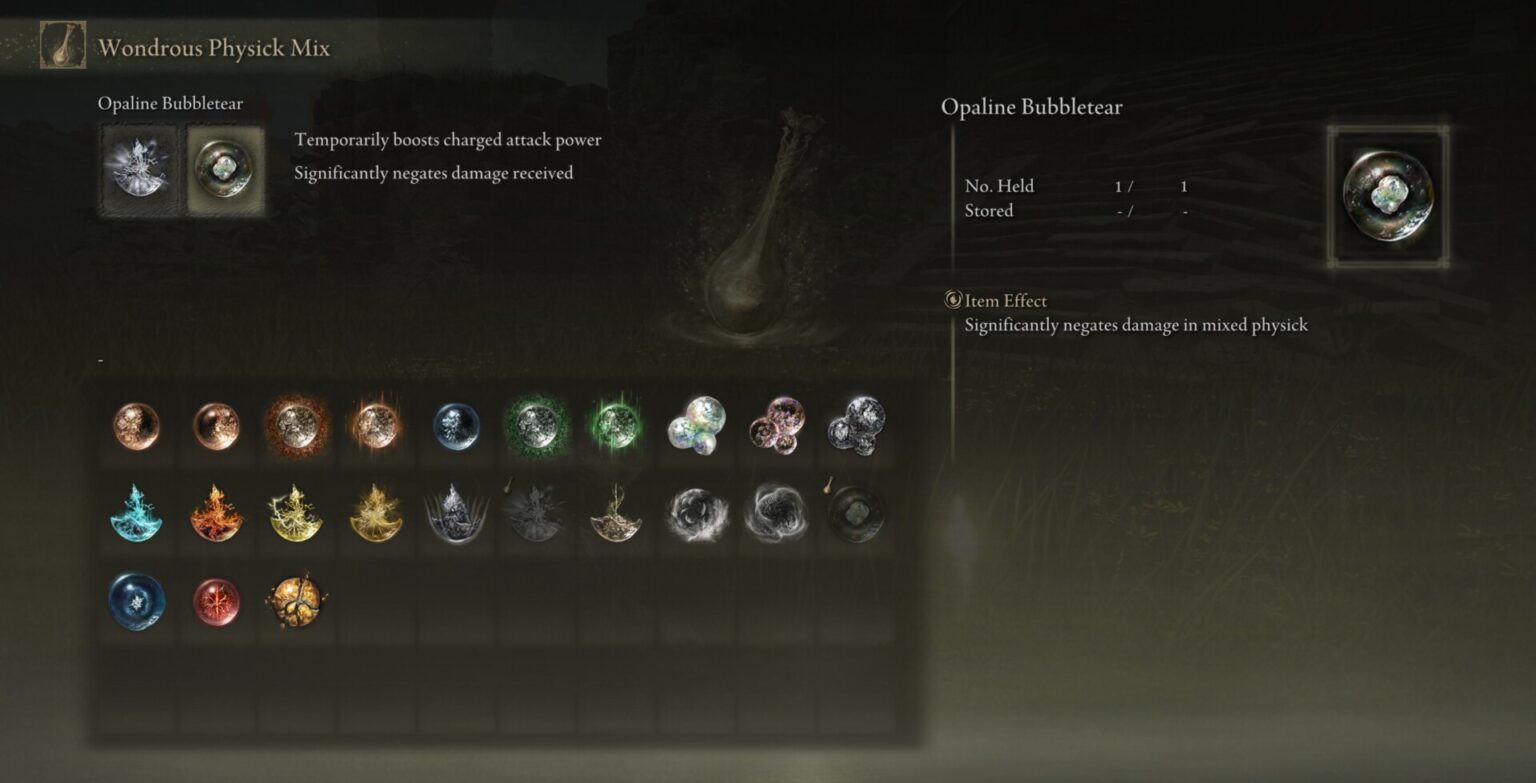Select the swirling Windy Crystal Tear
Screen dimensions: 1536x783
(697, 512)
